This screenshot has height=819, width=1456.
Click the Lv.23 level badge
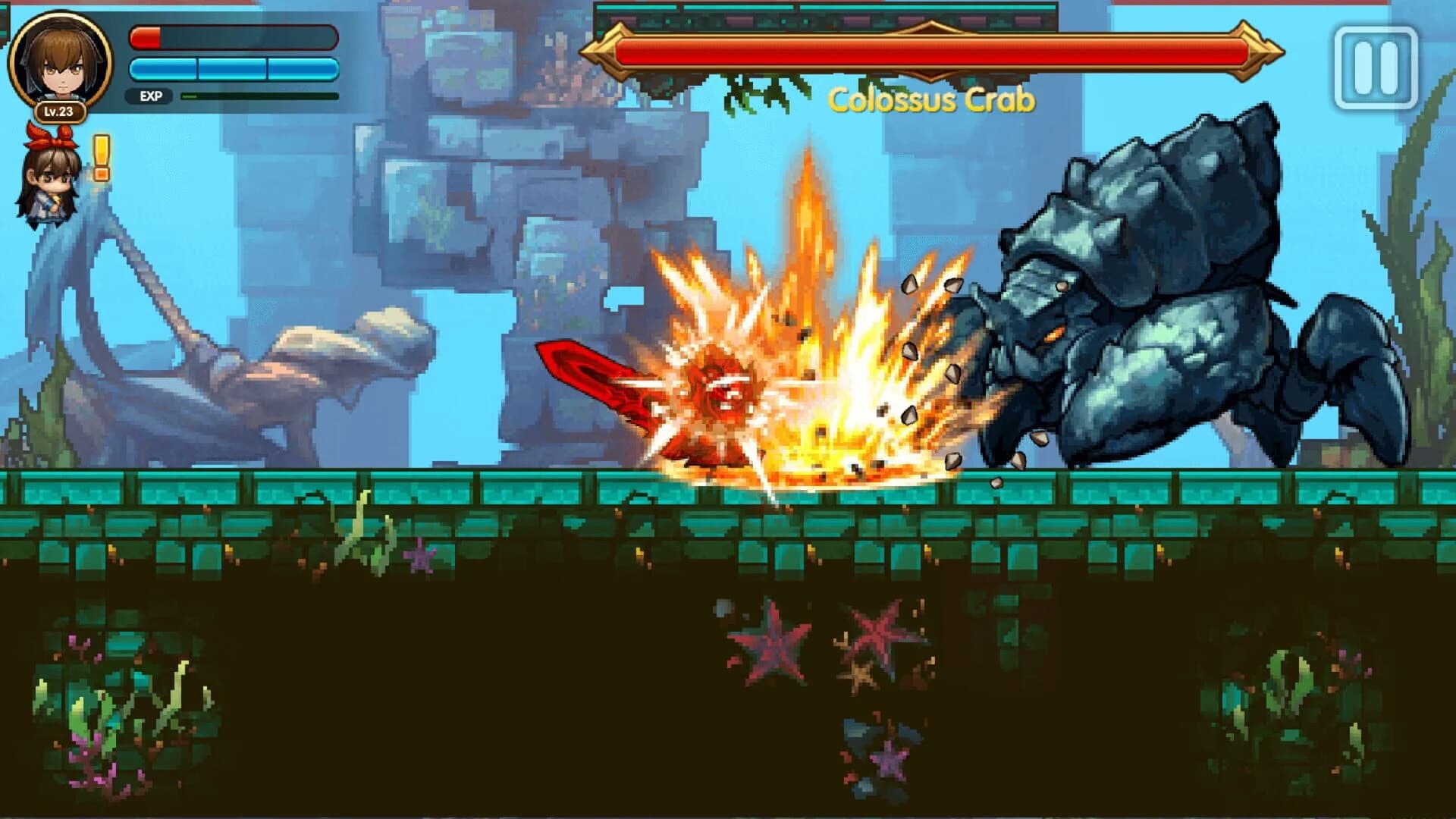click(x=59, y=112)
